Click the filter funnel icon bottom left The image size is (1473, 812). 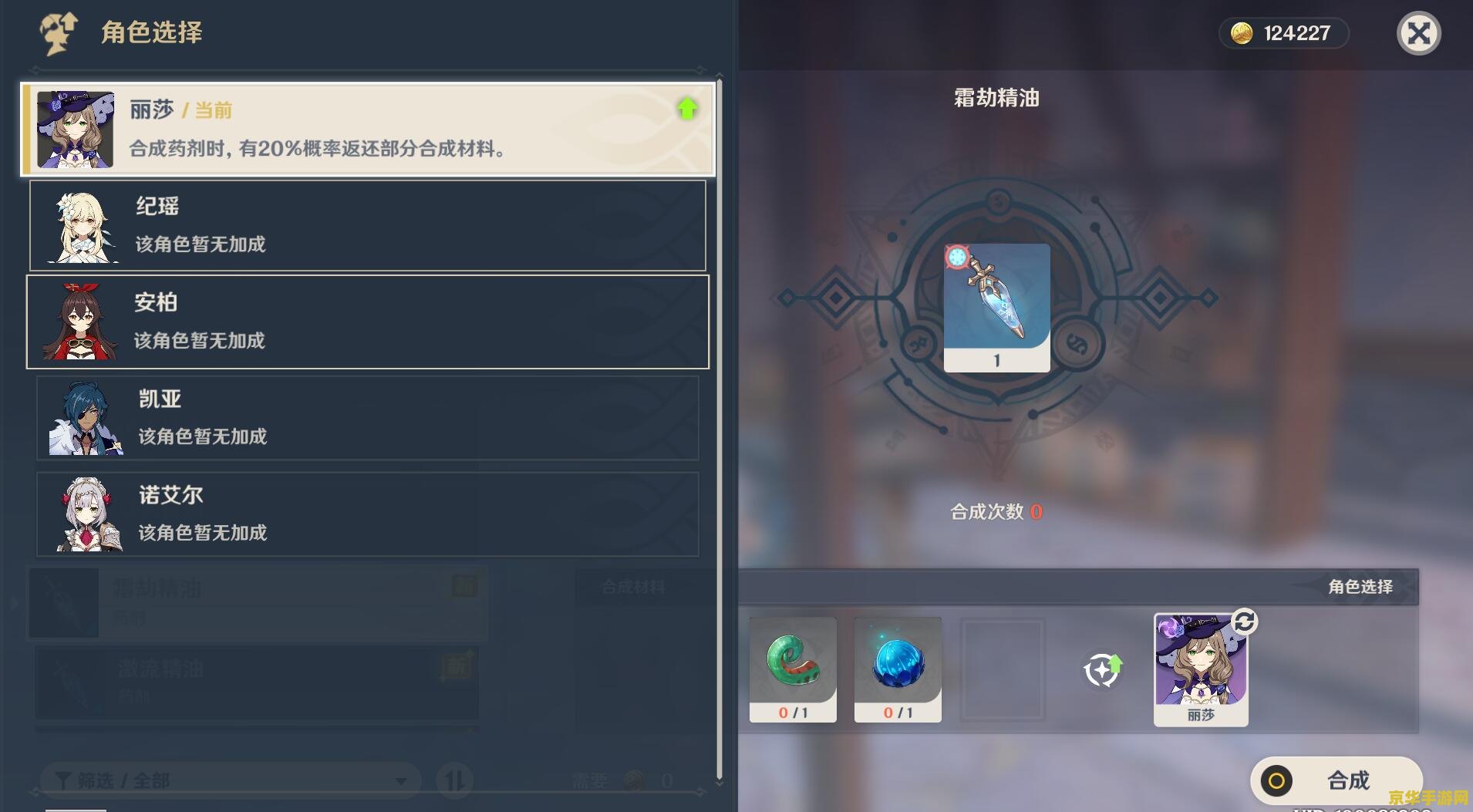[63, 780]
